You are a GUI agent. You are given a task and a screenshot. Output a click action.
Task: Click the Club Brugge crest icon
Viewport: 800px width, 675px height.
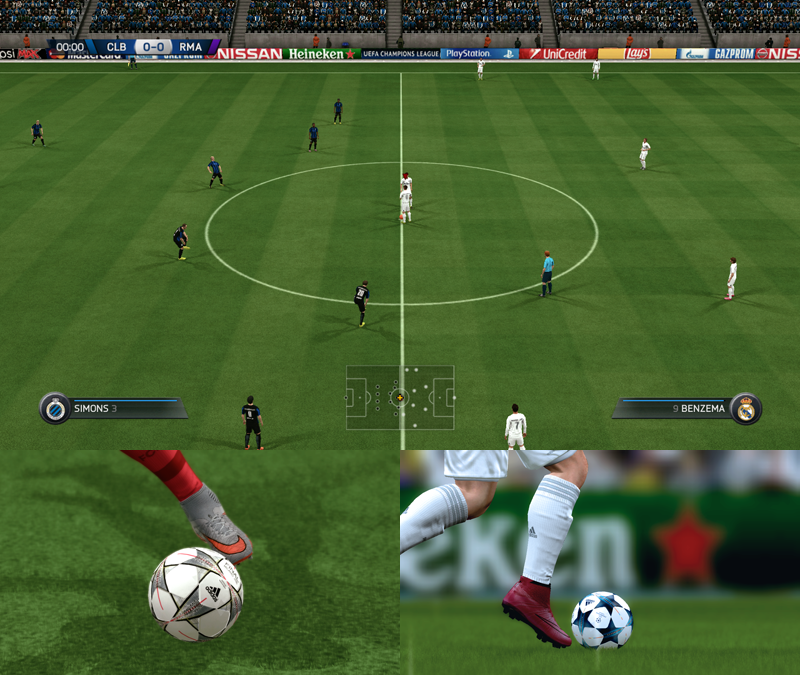point(54,408)
